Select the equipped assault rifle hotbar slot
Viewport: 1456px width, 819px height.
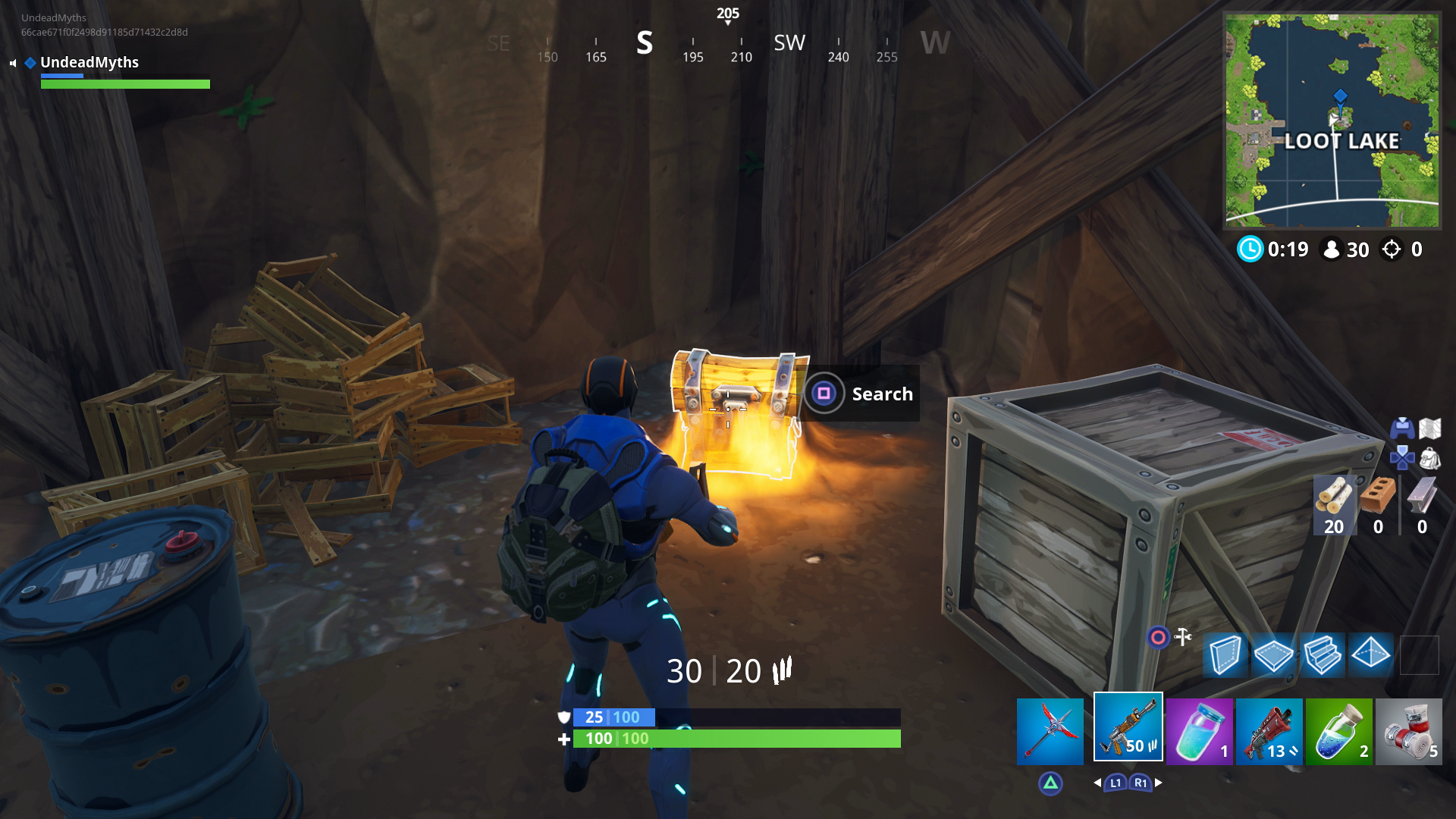(x=1128, y=728)
